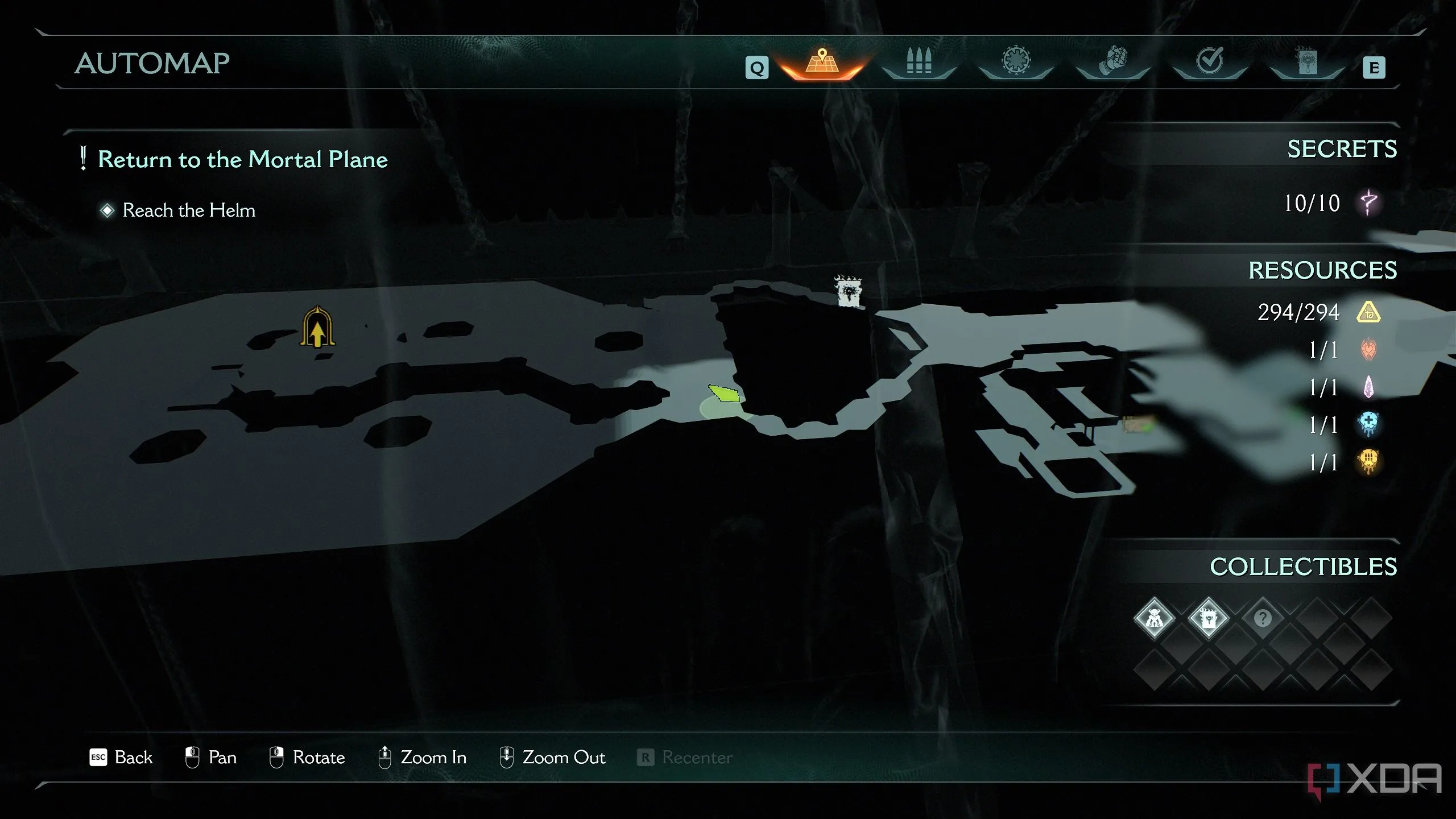Image resolution: width=1456 pixels, height=819 pixels.
Task: Choose the first collected demon toy collectible
Action: point(1154,618)
